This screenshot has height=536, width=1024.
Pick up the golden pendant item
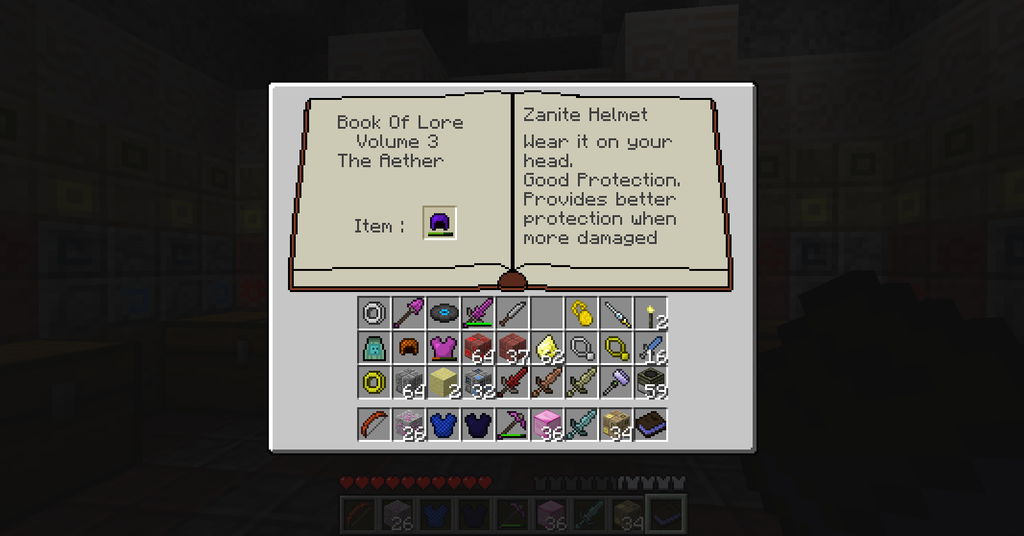point(581,314)
